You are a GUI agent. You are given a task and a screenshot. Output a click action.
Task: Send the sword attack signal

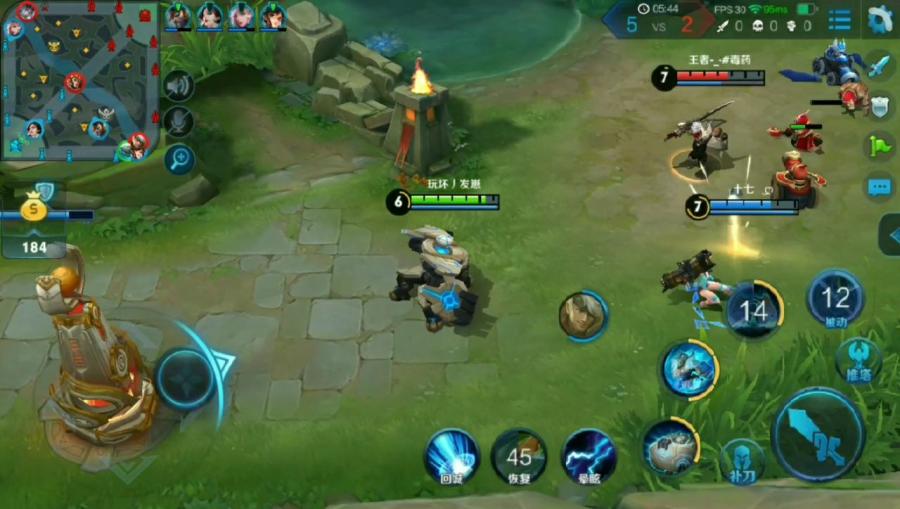point(878,67)
